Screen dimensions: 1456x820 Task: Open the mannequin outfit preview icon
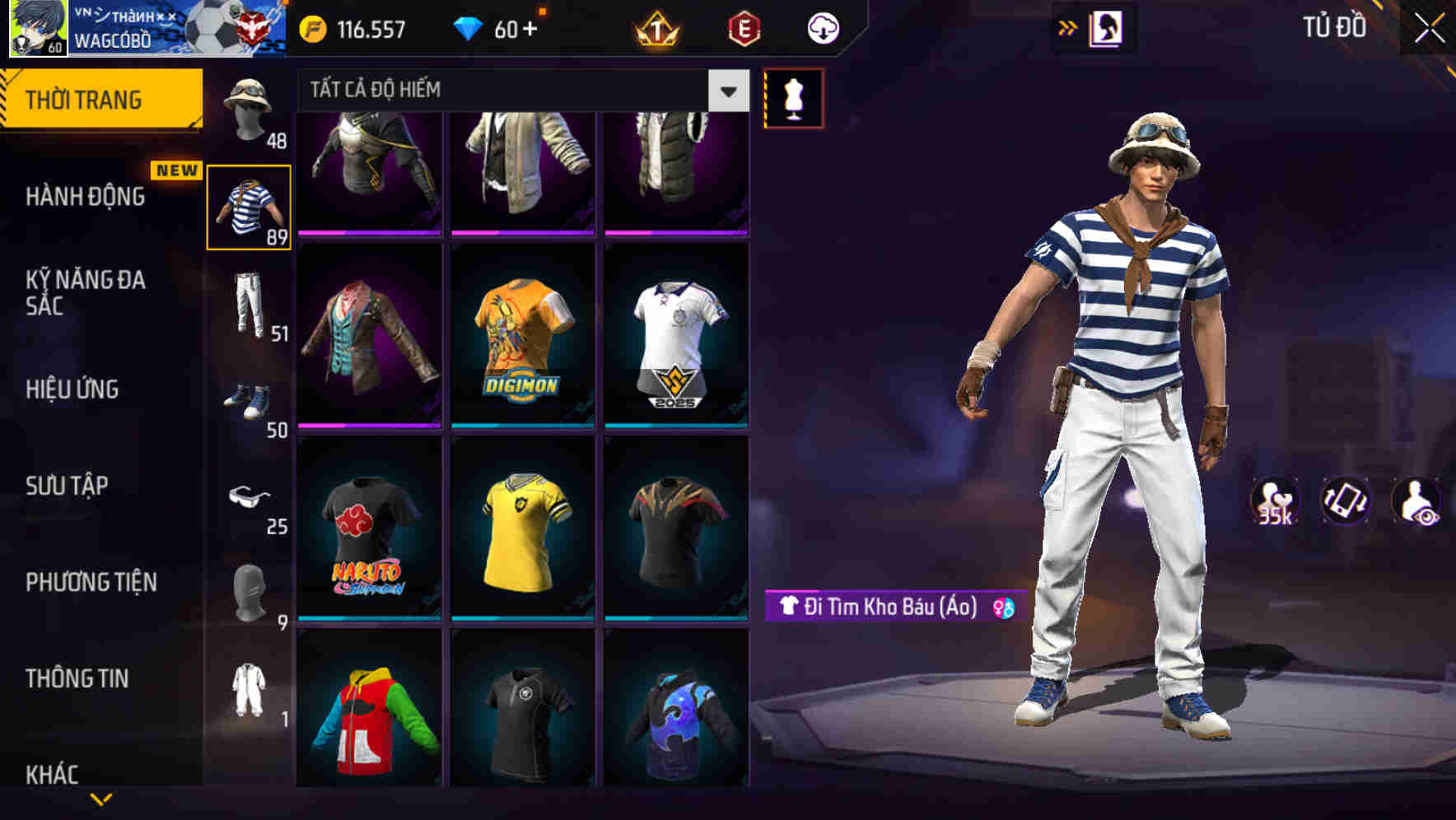coord(792,96)
